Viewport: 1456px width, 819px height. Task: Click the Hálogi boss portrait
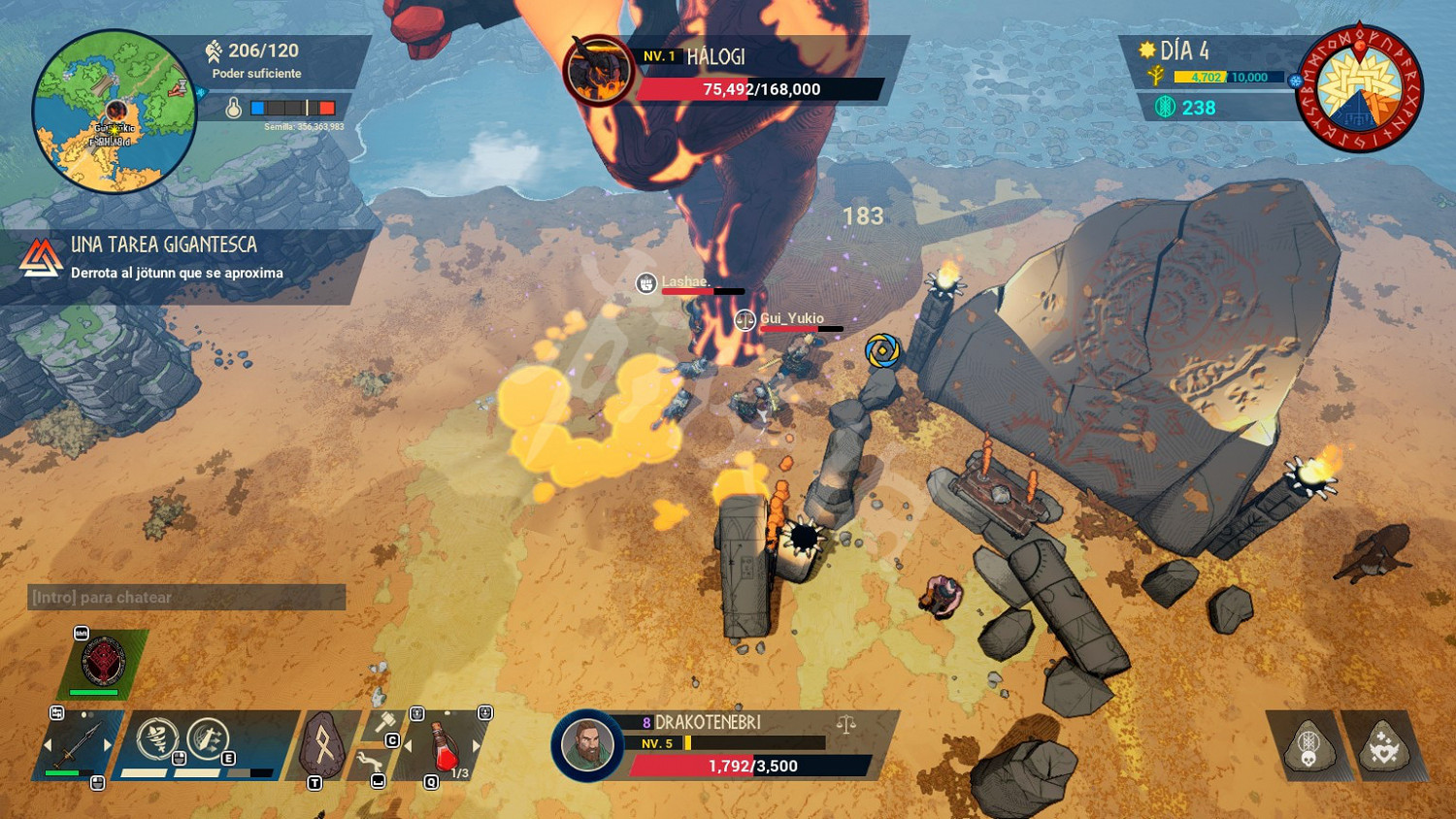[x=598, y=71]
